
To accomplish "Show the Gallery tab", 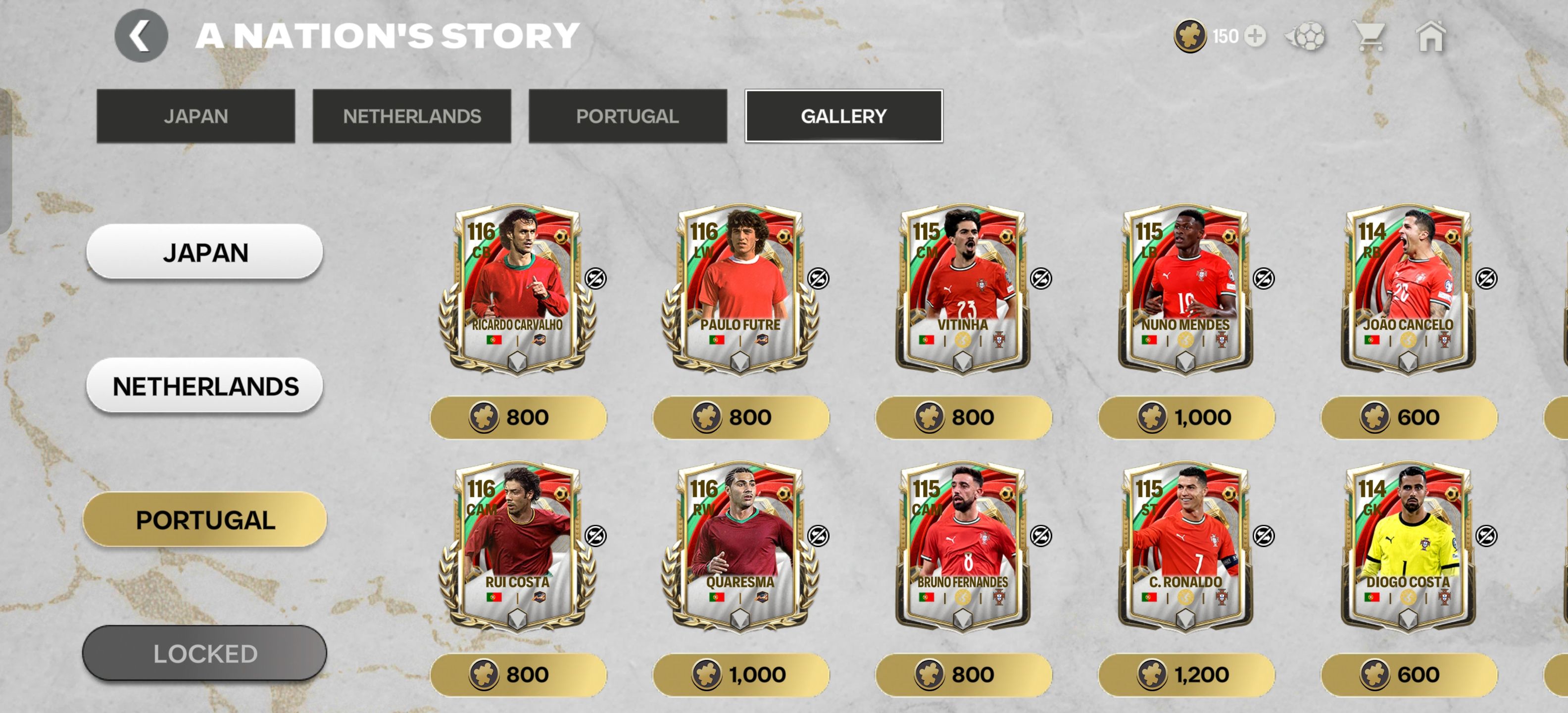I will tap(843, 116).
